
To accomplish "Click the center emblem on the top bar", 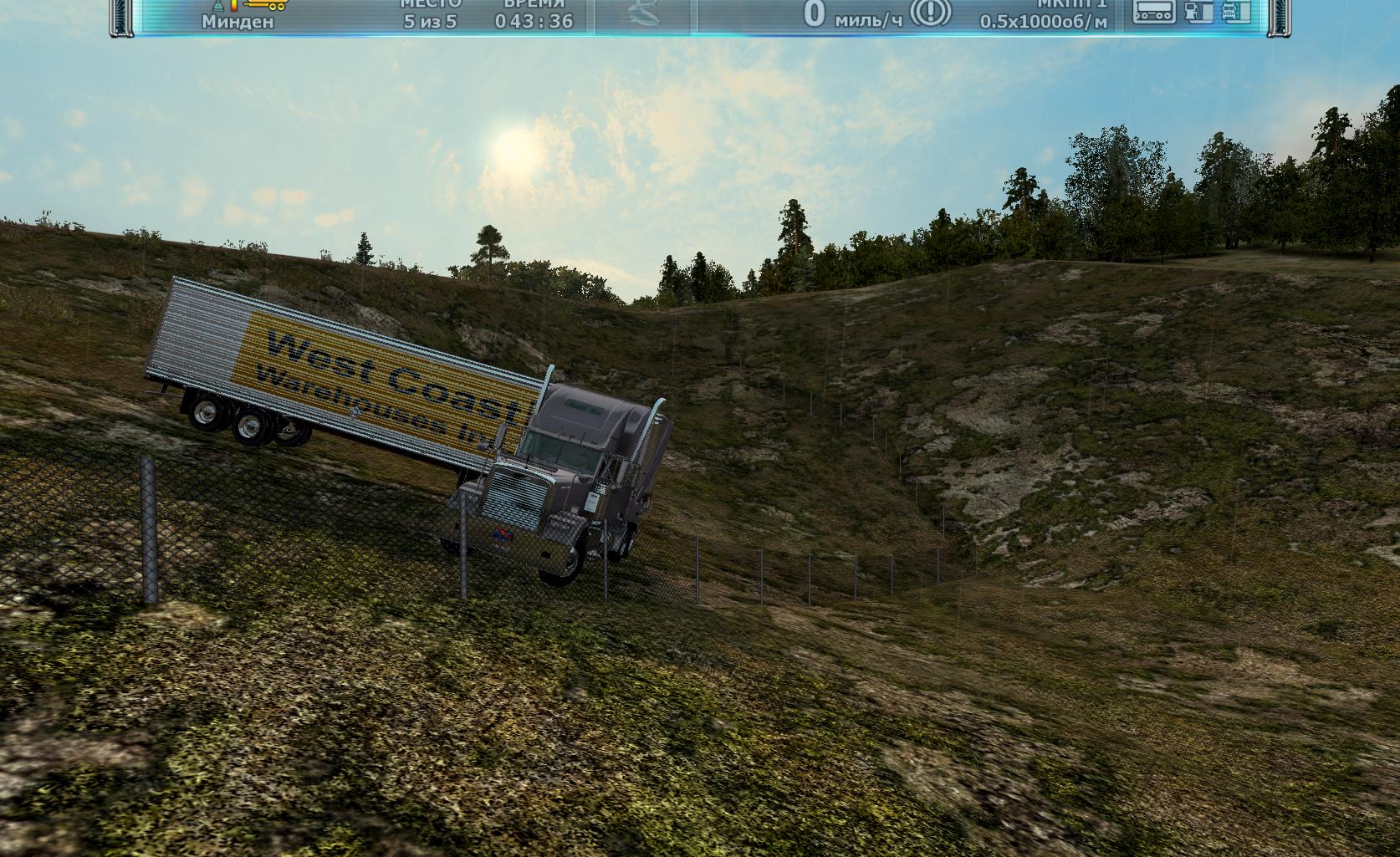I will 644,13.
